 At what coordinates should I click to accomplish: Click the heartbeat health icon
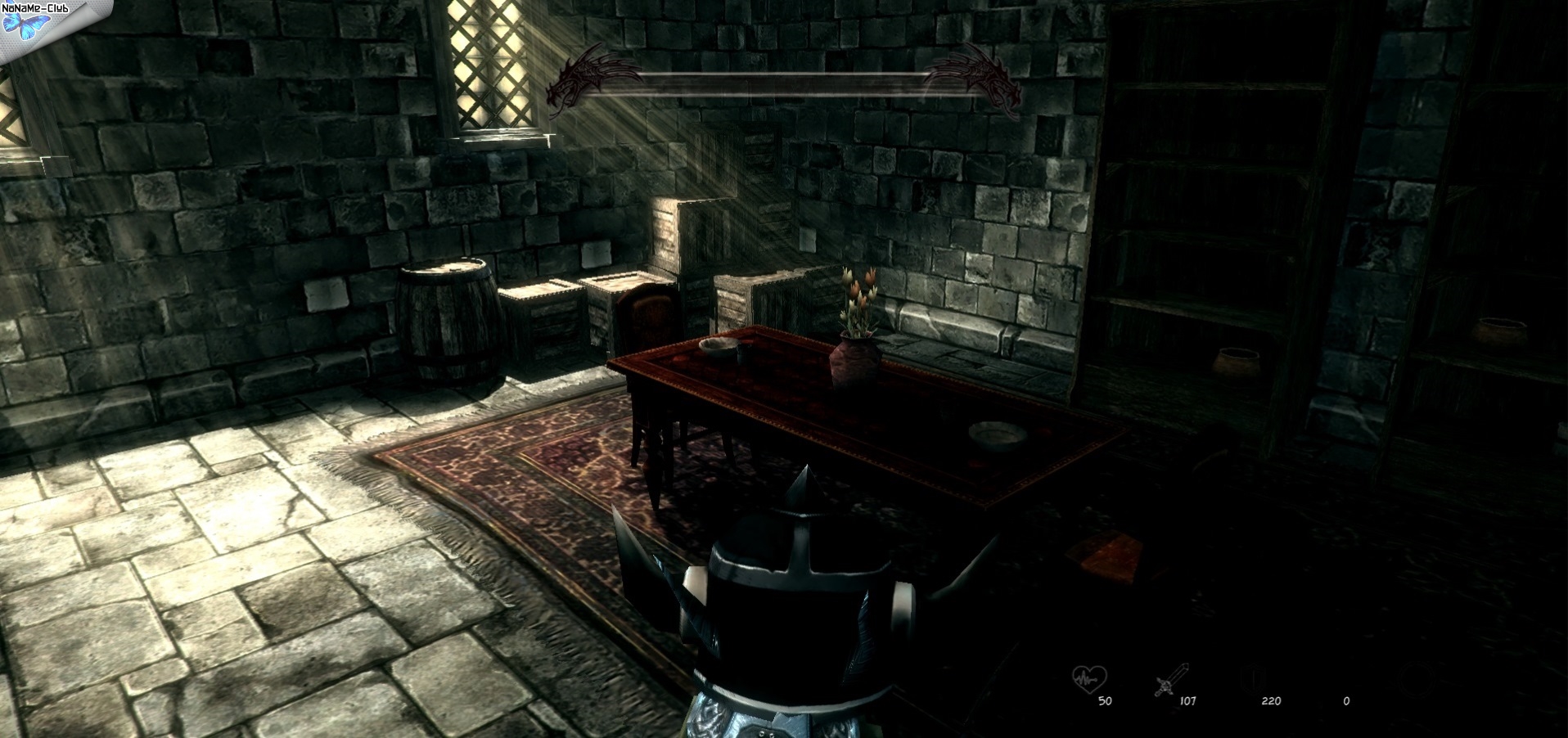[1089, 678]
